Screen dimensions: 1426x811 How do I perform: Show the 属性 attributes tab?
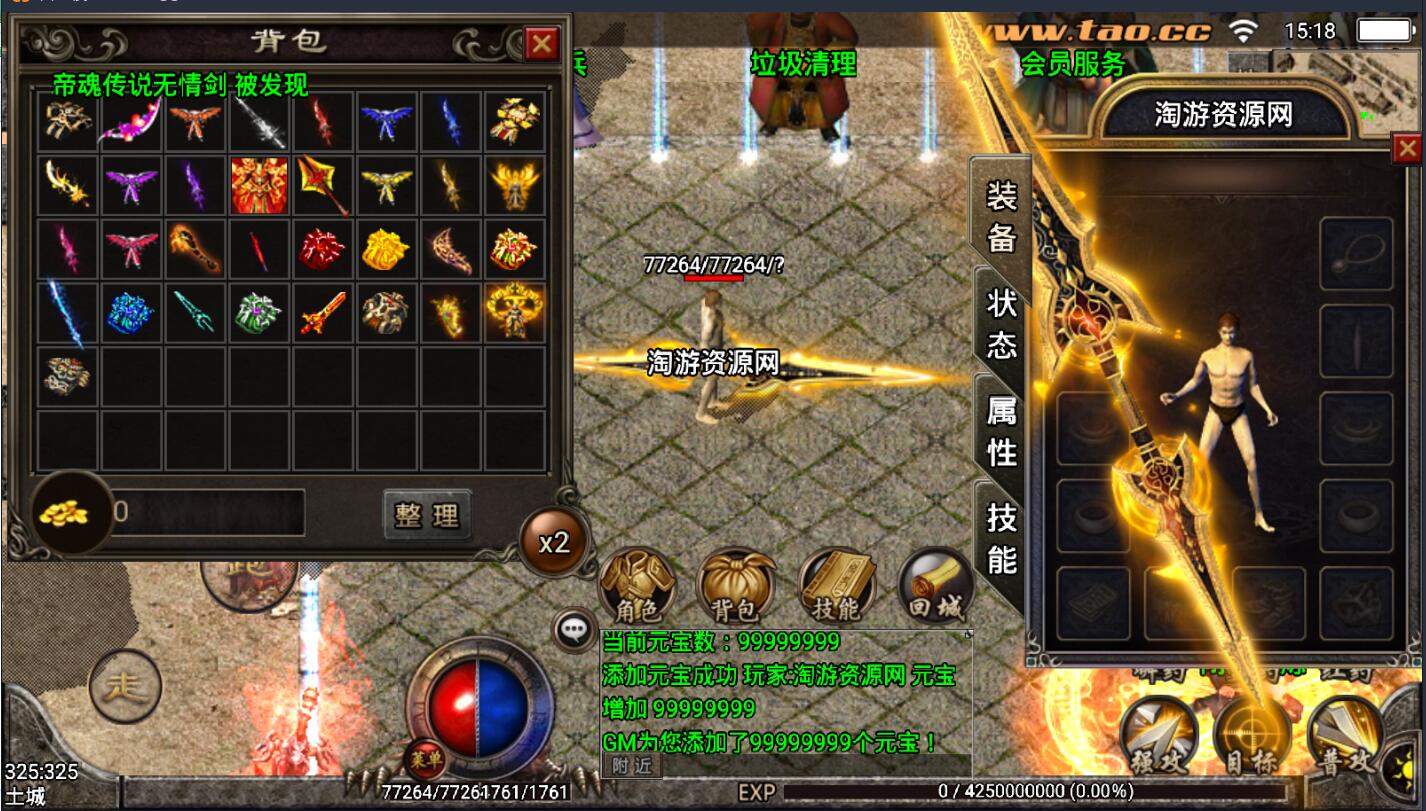point(1001,430)
